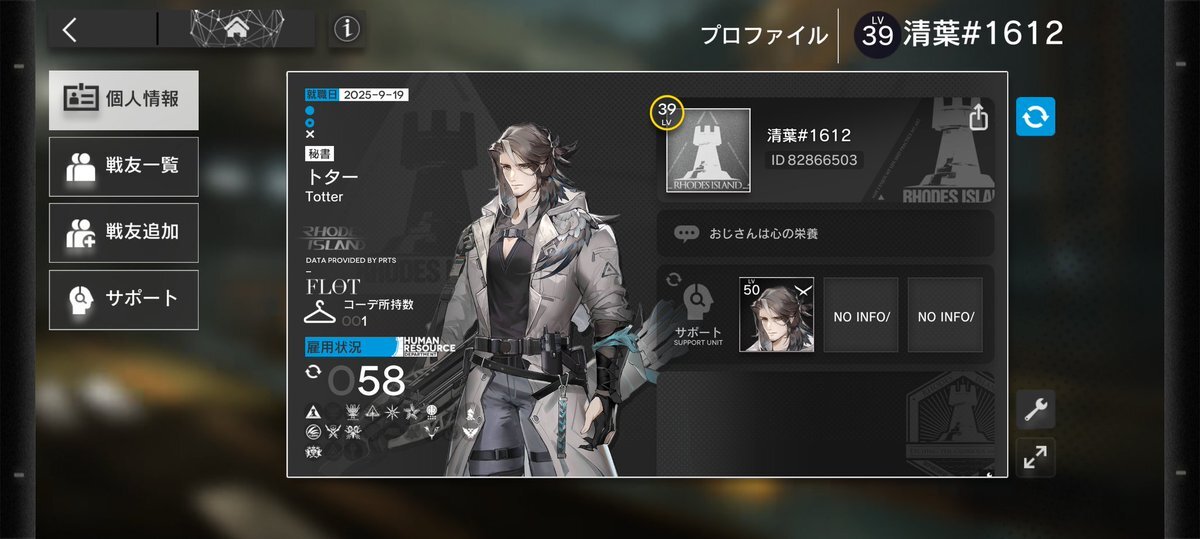This screenshot has width=1200, height=539.
Task: Expand the profile card to fullscreen
Action: pos(1035,458)
